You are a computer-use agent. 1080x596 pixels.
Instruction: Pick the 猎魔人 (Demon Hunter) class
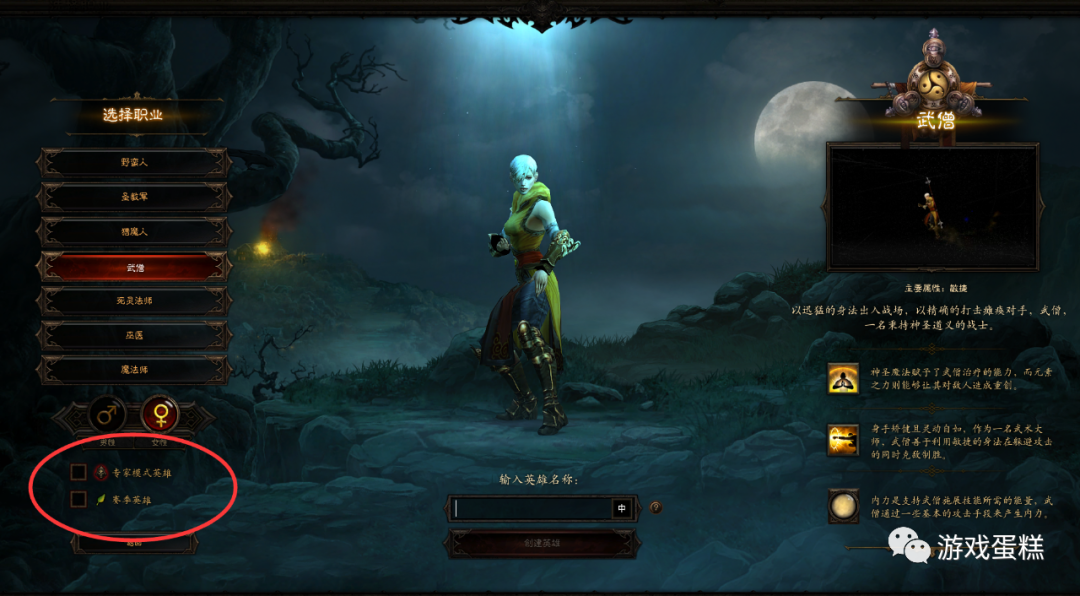[x=134, y=232]
